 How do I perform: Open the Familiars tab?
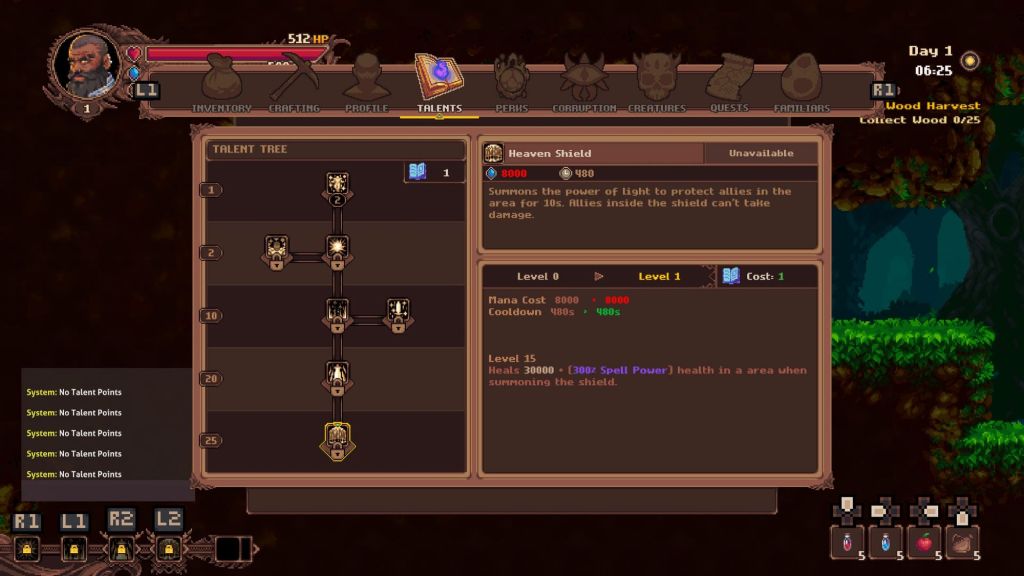[802, 84]
